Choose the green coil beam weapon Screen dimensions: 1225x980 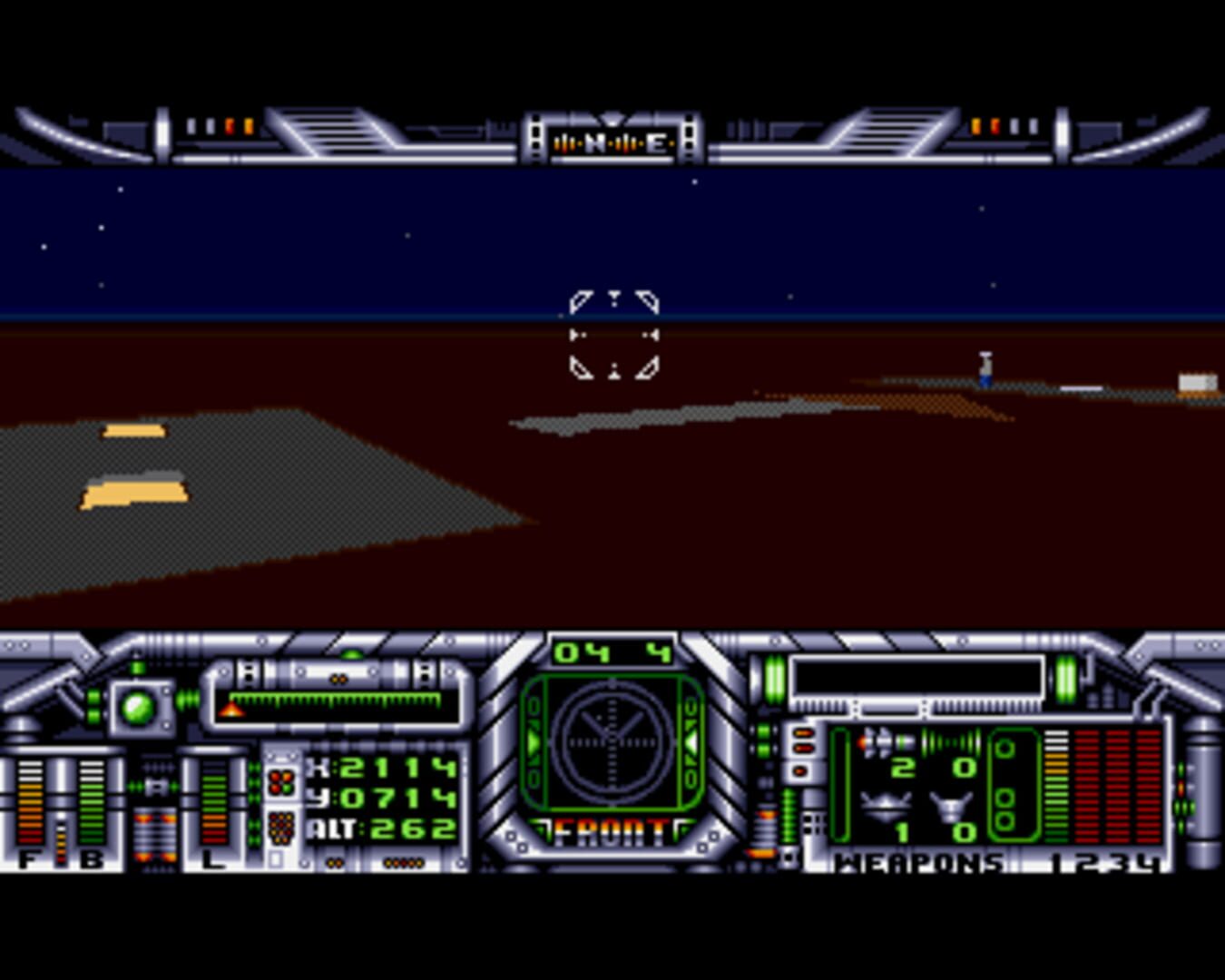949,741
